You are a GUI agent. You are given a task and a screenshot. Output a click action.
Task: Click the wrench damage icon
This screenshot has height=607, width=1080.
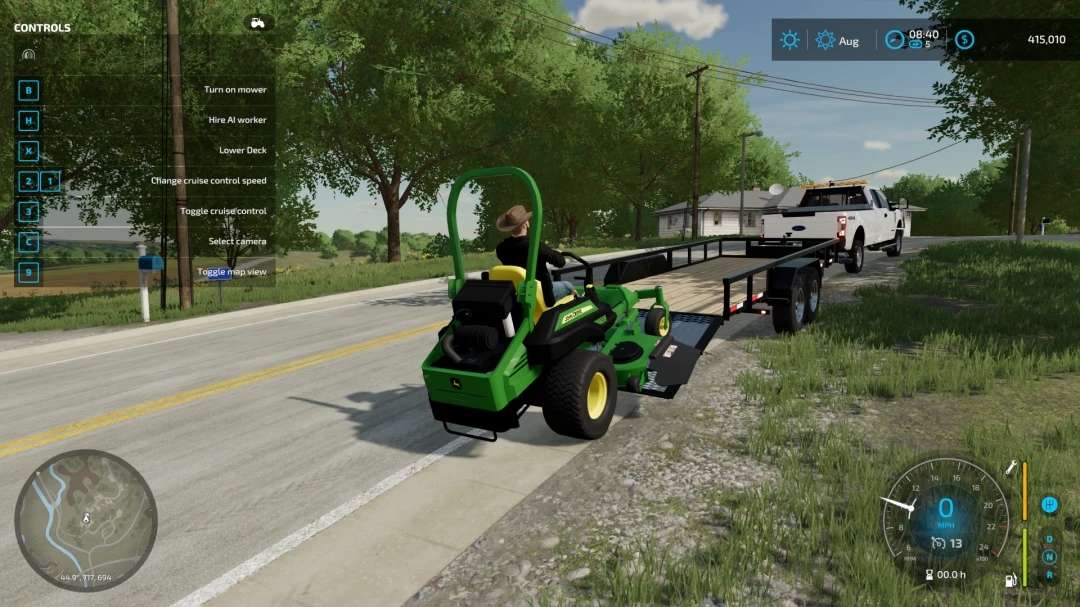[x=1012, y=467]
